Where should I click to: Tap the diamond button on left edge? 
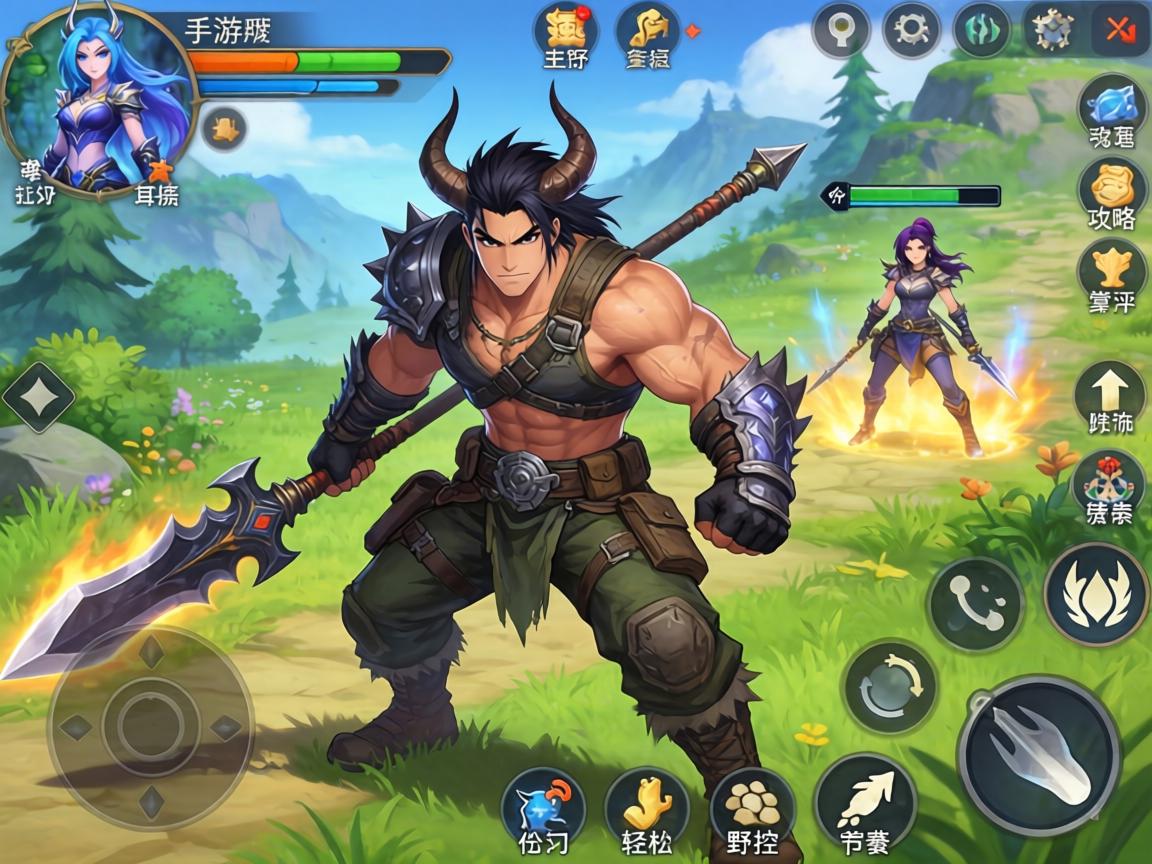(38, 397)
